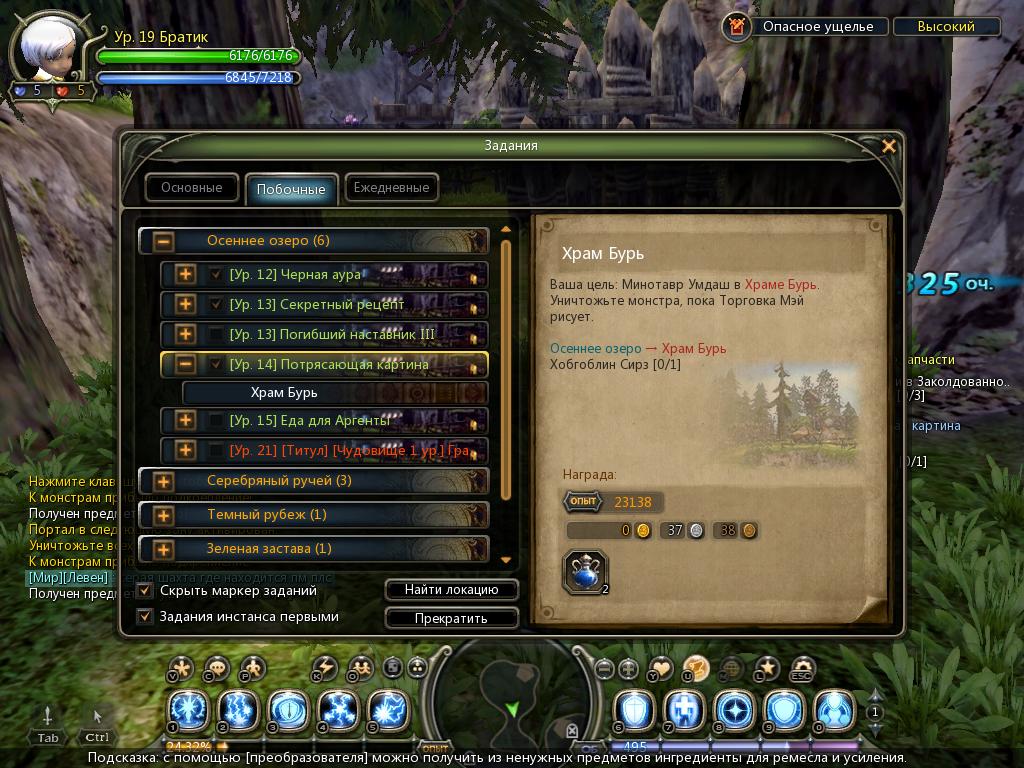Toggle the Скрыть маркер заданий checkbox
The height and width of the screenshot is (768, 1024).
coord(145,591)
